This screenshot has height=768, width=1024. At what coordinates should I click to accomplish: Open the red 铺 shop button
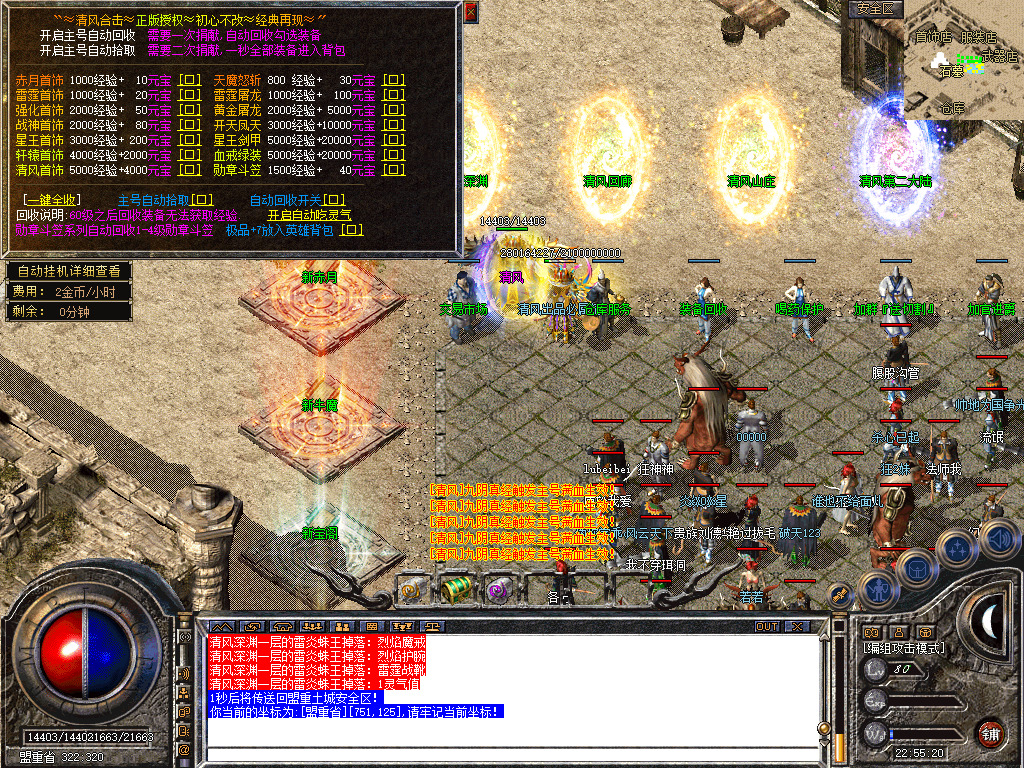pyautogui.click(x=990, y=732)
